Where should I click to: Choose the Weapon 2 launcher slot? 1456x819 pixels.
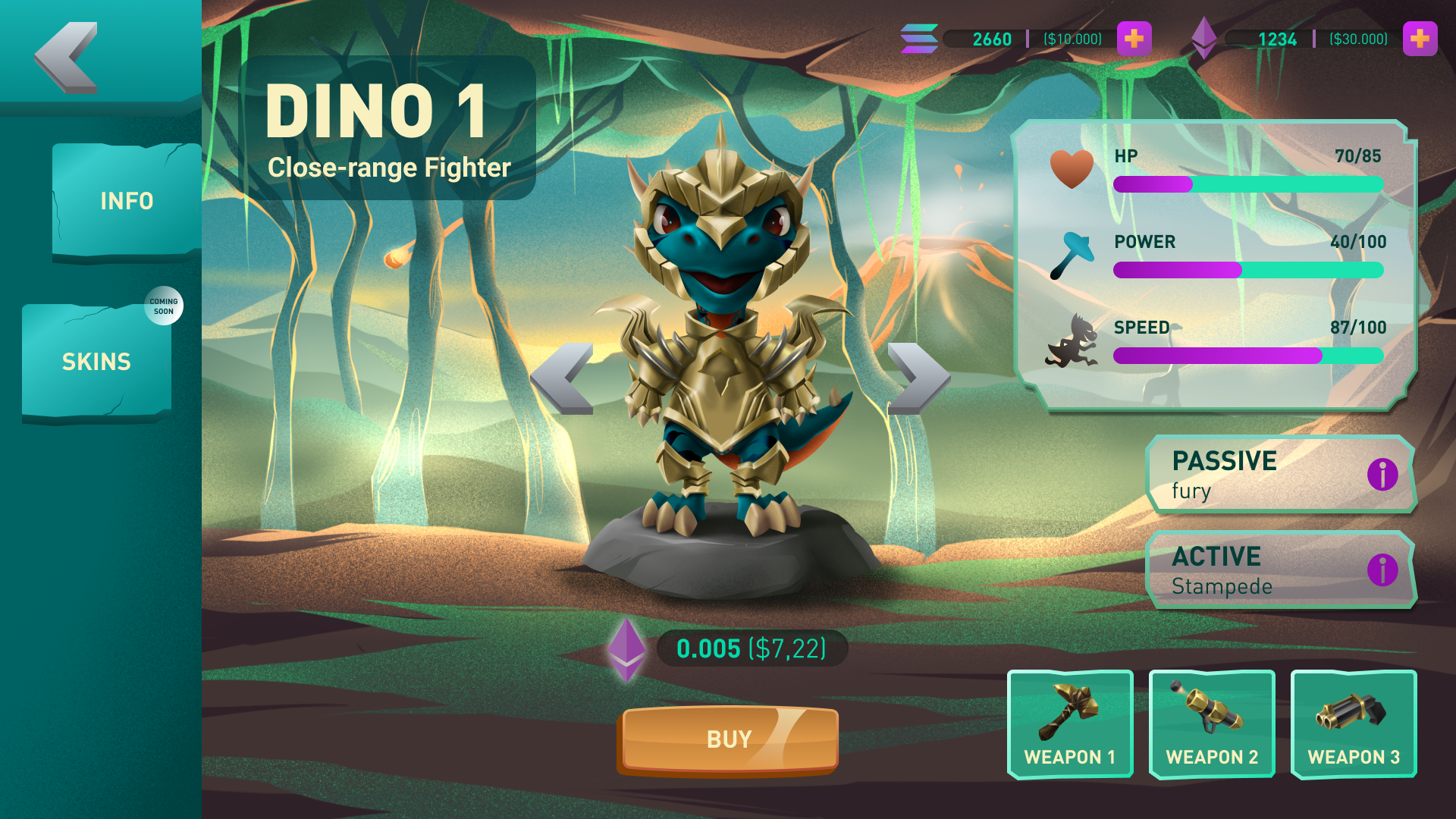pos(1211,725)
